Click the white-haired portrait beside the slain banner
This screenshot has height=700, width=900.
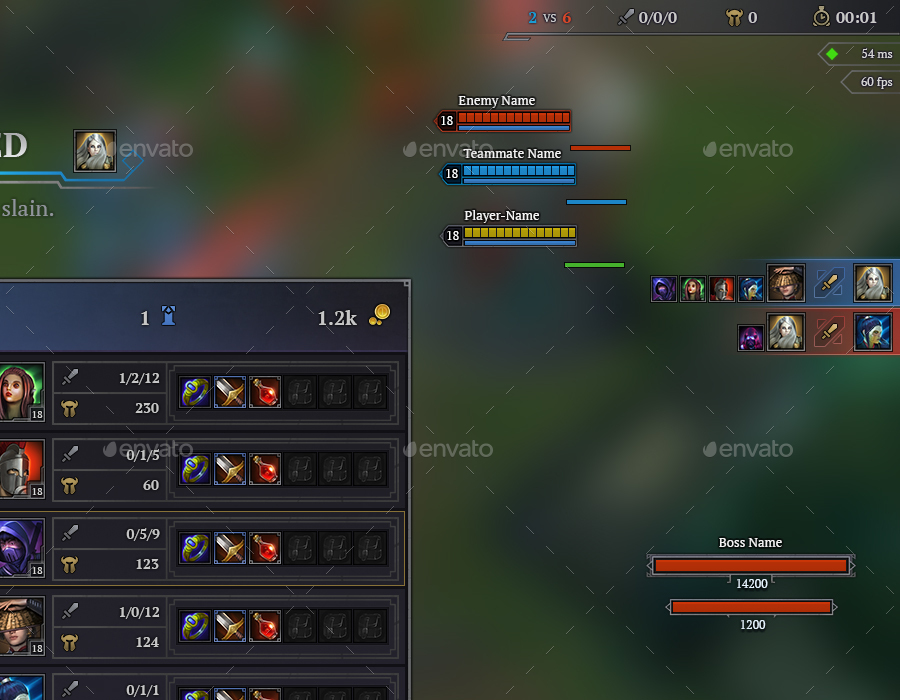pyautogui.click(x=95, y=151)
